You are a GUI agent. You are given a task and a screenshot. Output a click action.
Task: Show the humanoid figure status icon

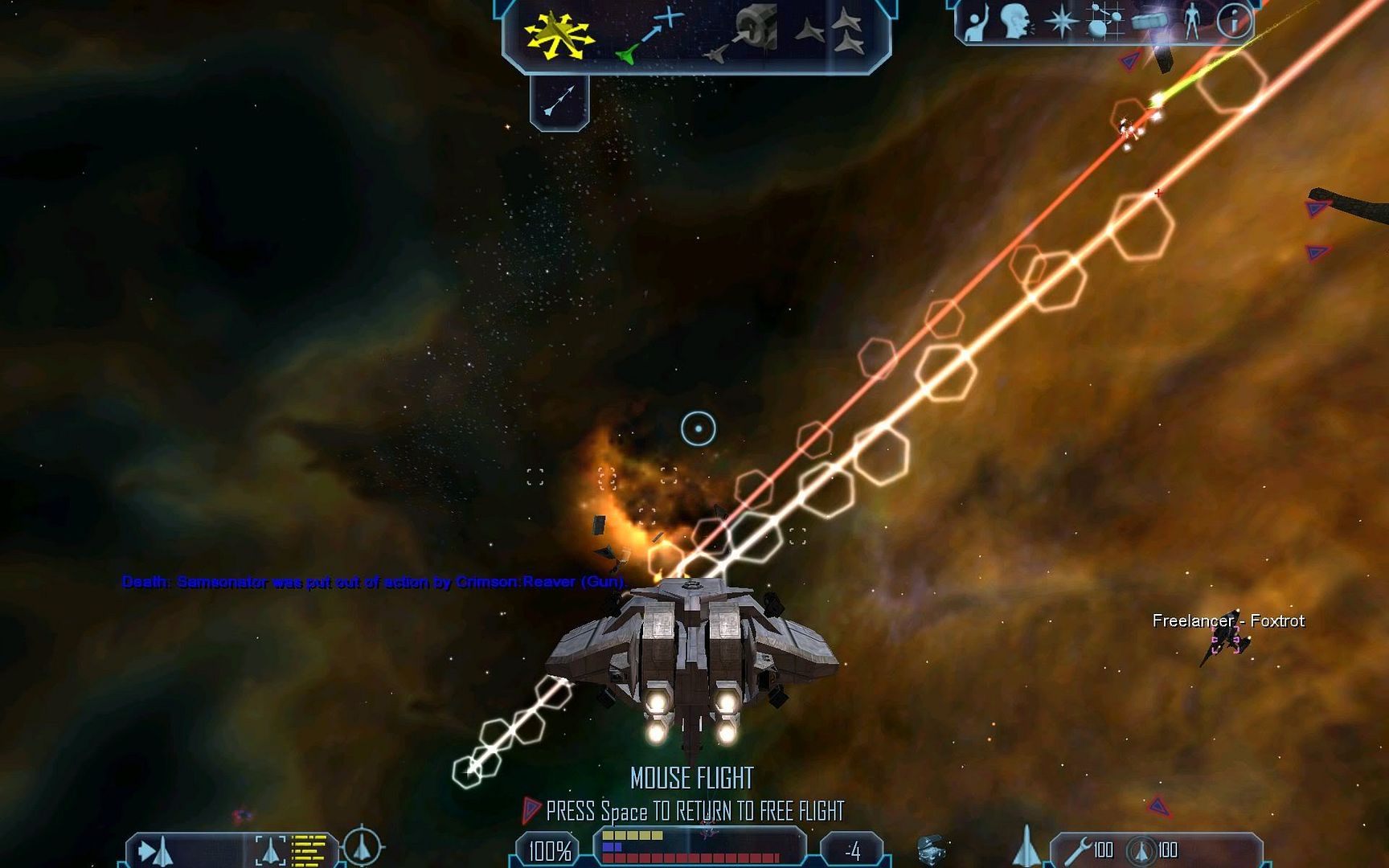(1192, 22)
